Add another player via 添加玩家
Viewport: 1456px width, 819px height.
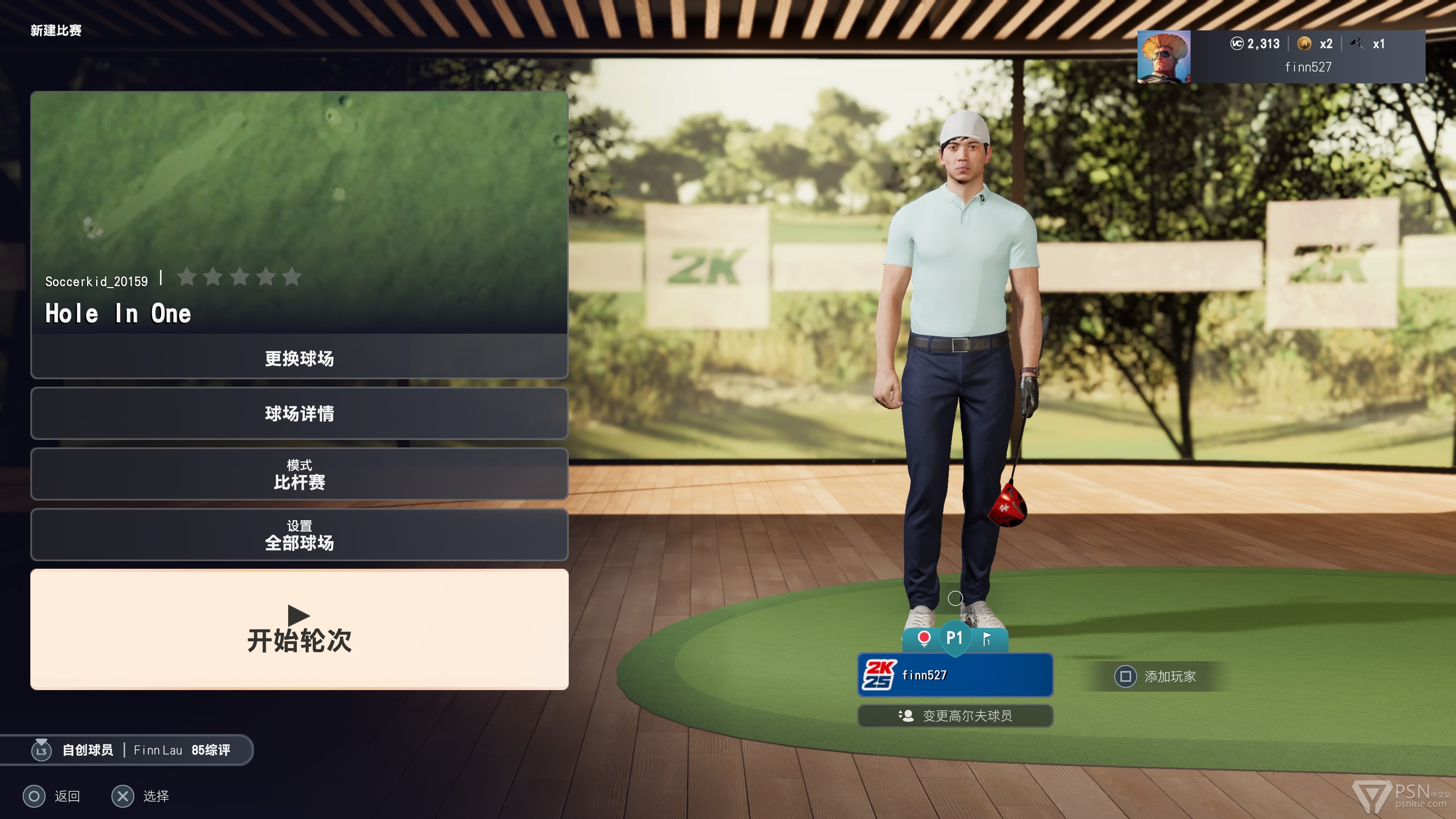(x=1156, y=676)
